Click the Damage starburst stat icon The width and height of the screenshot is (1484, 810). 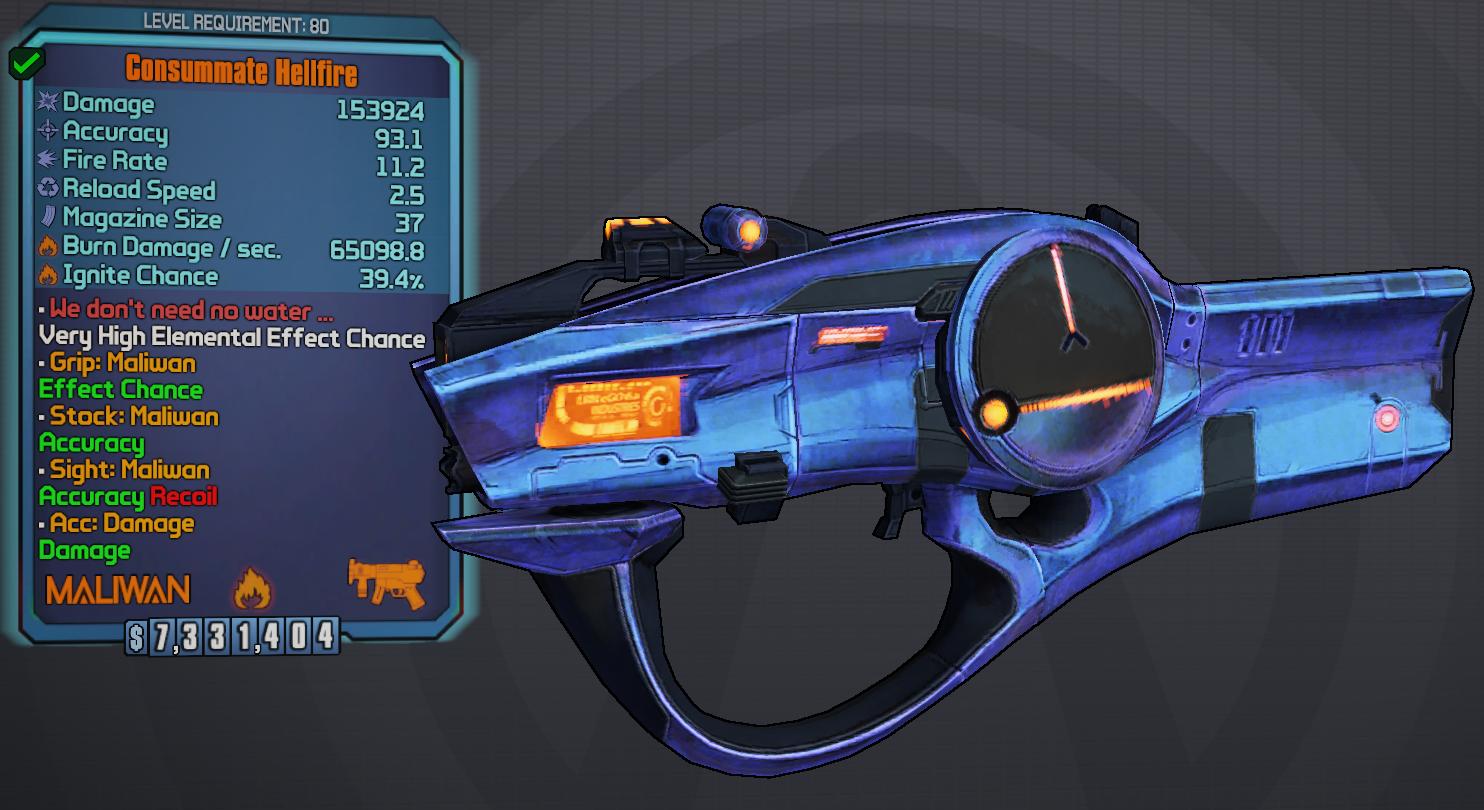(x=47, y=104)
